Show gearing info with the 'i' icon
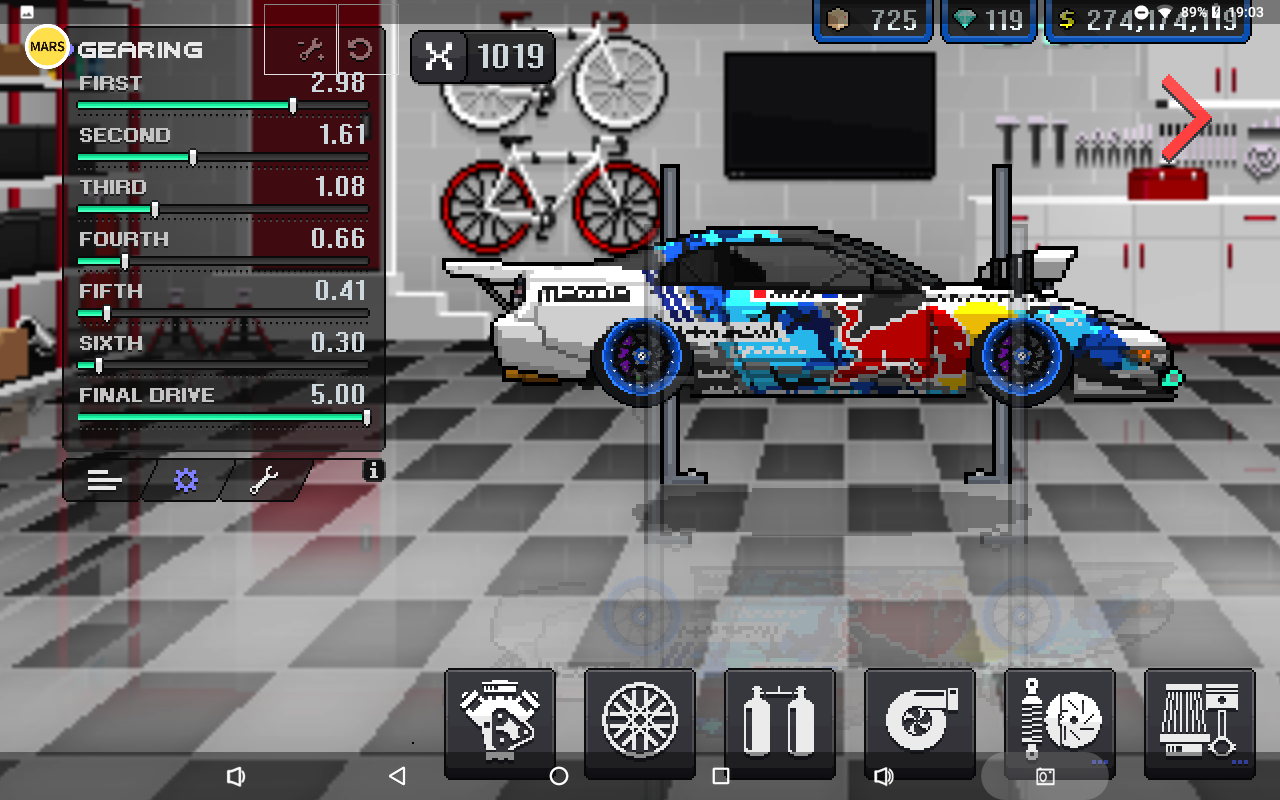 point(373,470)
